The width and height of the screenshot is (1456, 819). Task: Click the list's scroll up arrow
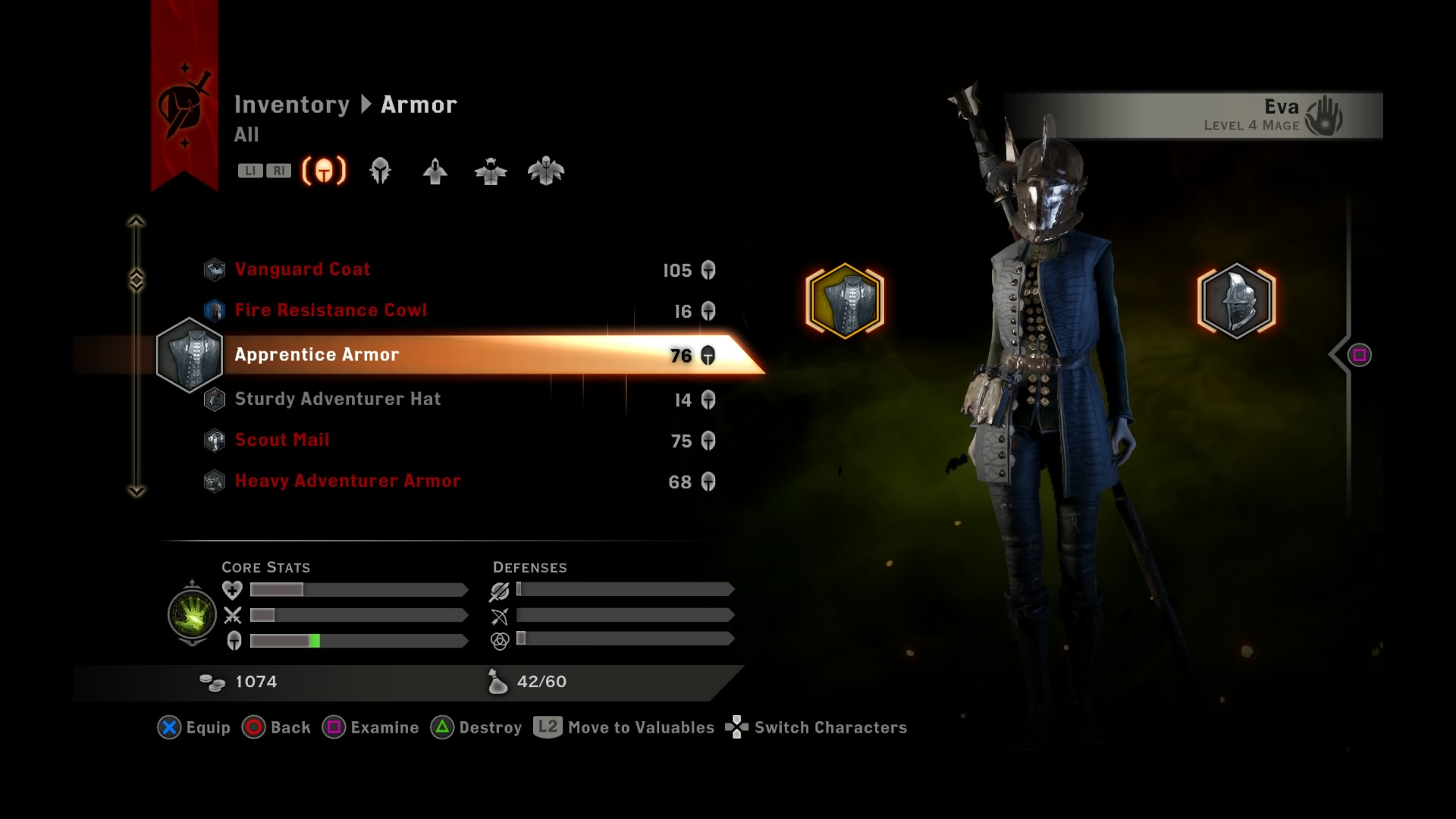(x=136, y=221)
